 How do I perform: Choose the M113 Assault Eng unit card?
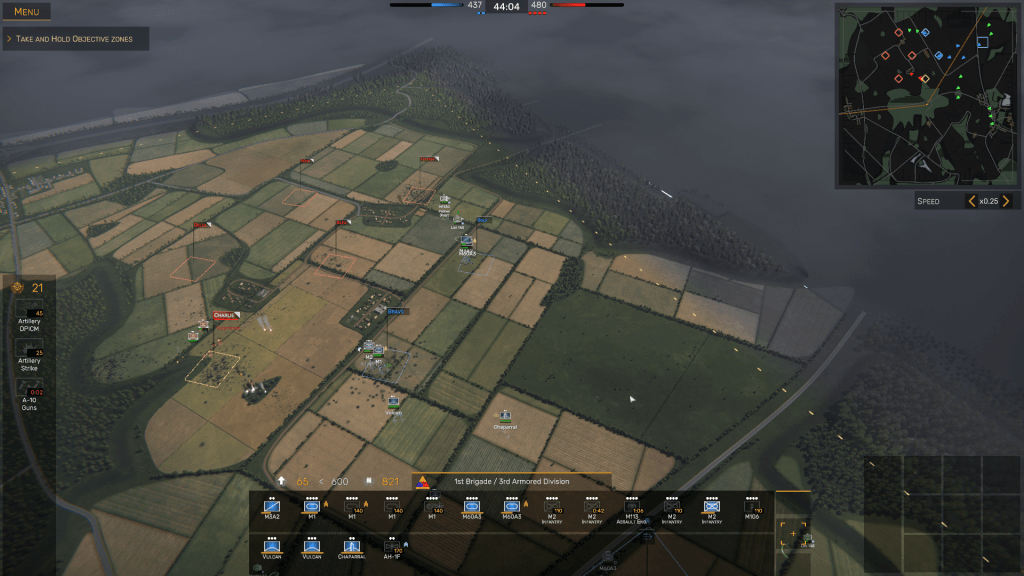click(632, 509)
